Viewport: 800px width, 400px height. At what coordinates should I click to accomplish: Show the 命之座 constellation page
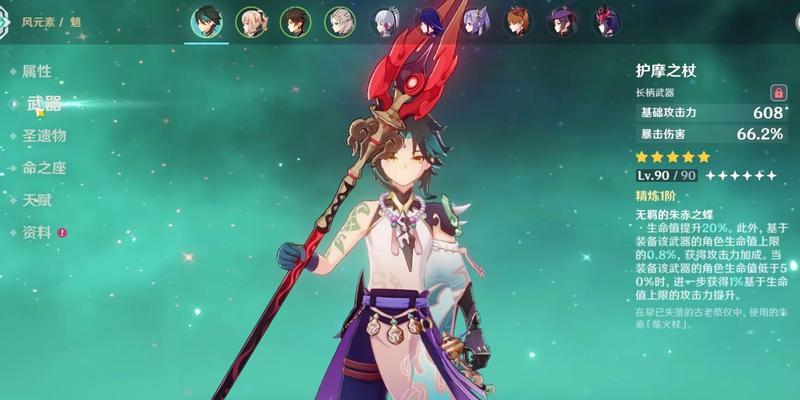(44, 168)
